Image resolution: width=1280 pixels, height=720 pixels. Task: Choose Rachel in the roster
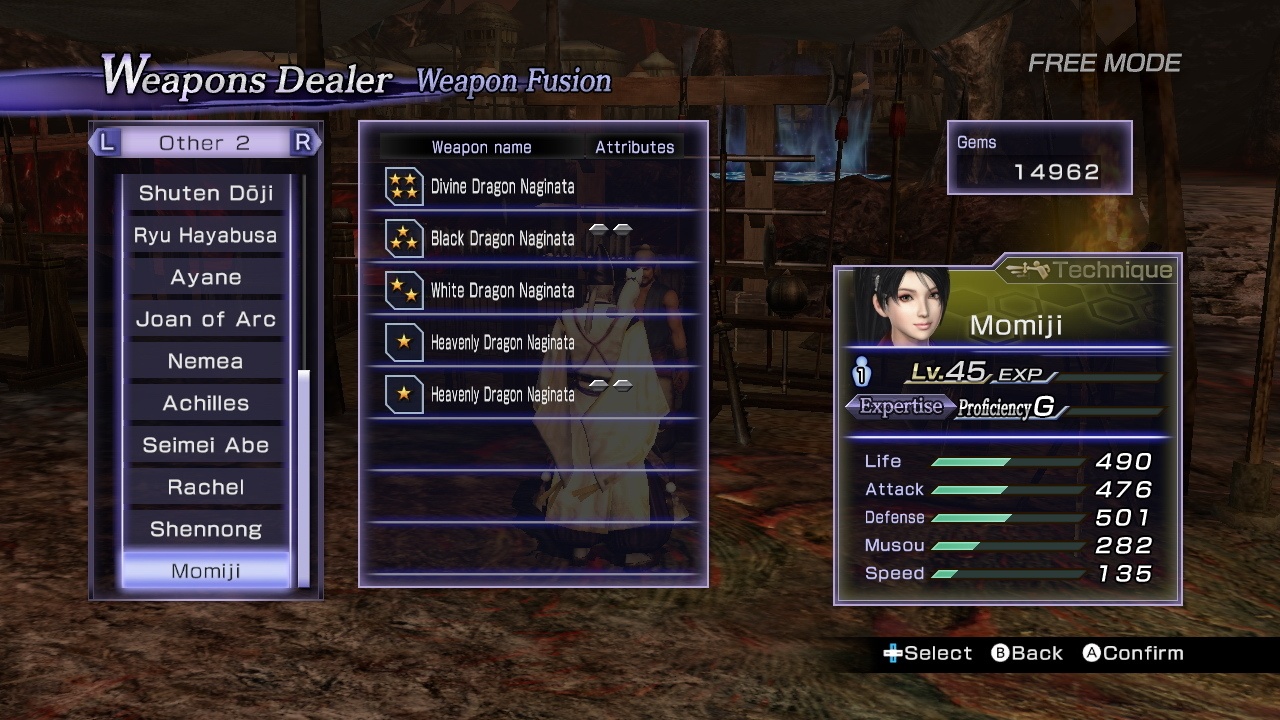(x=206, y=487)
